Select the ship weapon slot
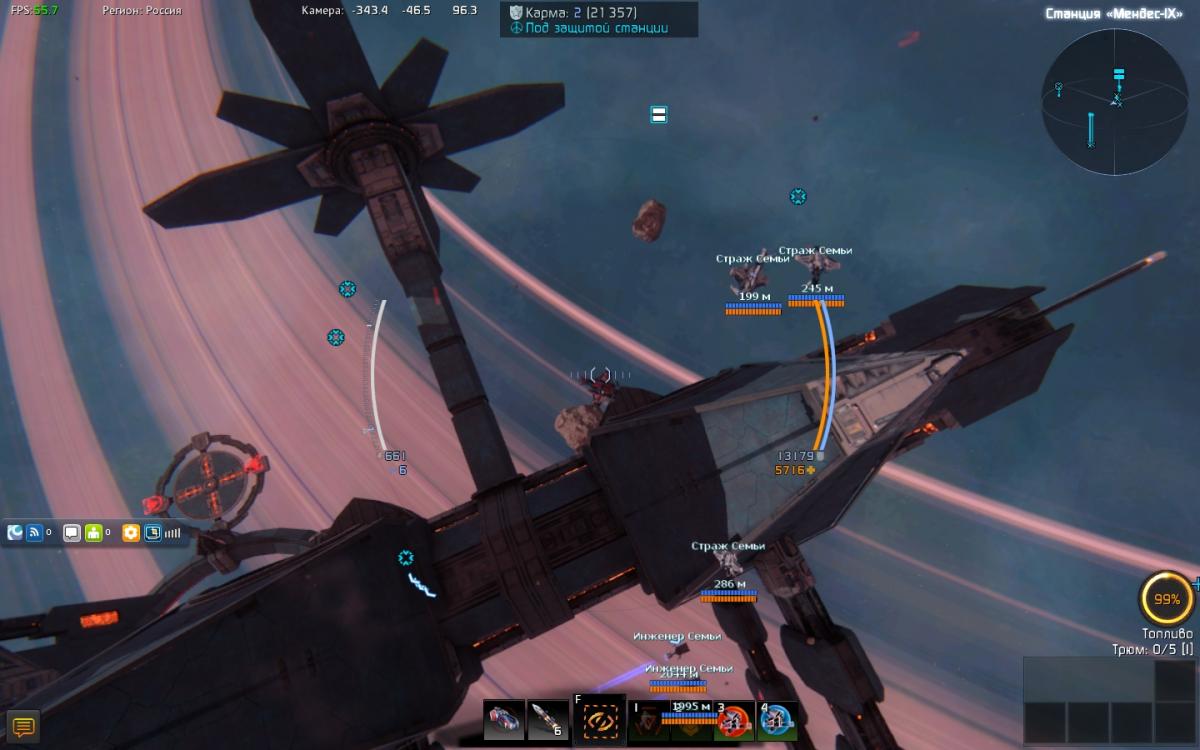The height and width of the screenshot is (750, 1200). point(503,720)
